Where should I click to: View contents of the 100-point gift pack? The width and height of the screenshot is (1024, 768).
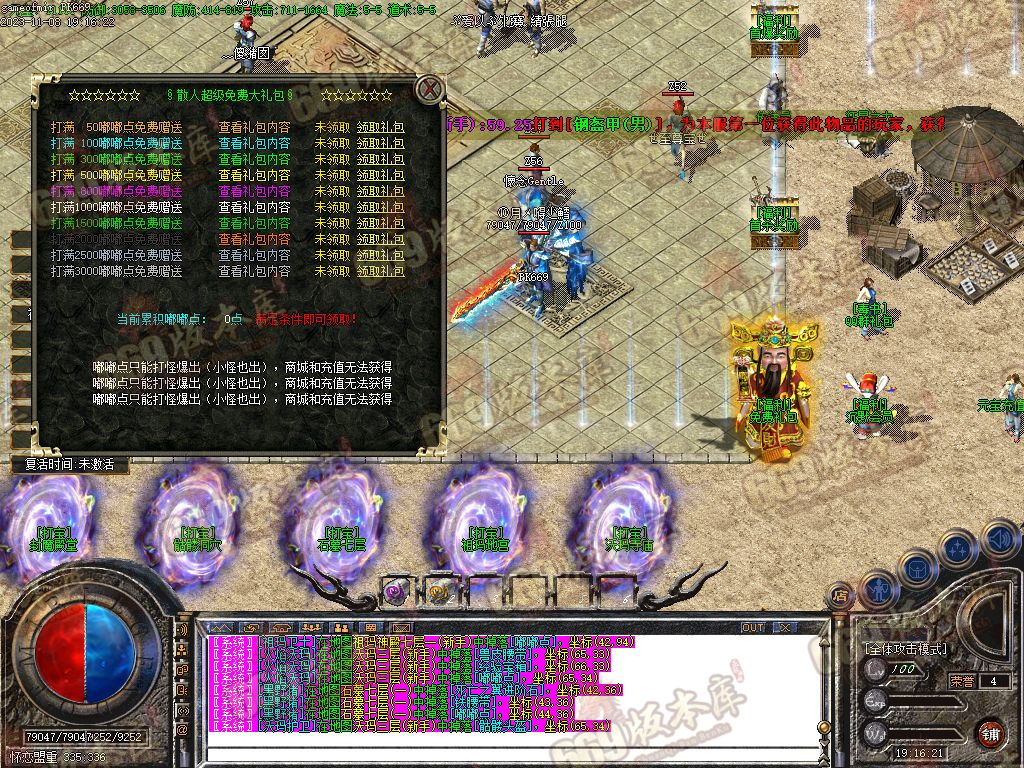[x=254, y=144]
